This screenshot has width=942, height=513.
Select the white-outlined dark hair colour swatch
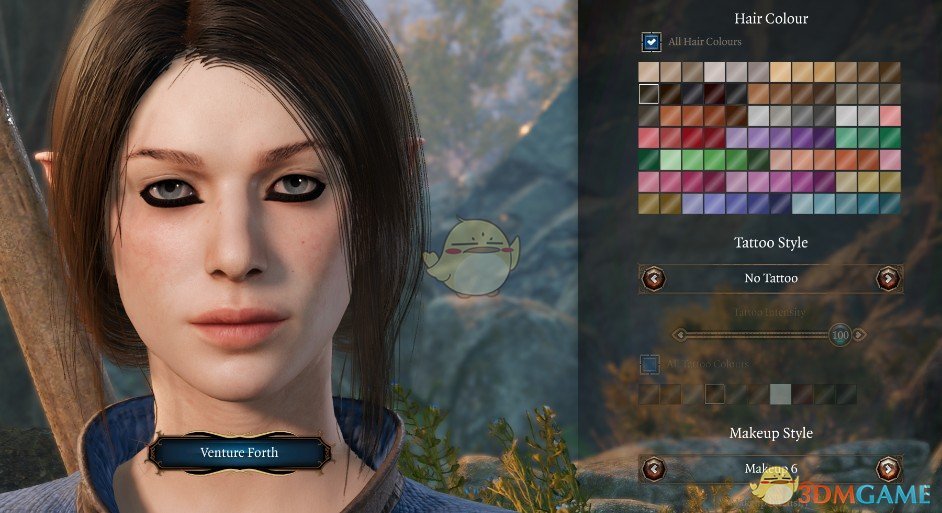[x=649, y=94]
